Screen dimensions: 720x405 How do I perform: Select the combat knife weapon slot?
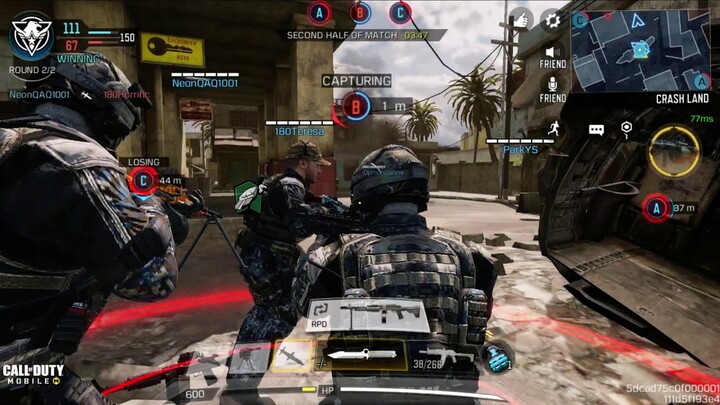click(361, 354)
